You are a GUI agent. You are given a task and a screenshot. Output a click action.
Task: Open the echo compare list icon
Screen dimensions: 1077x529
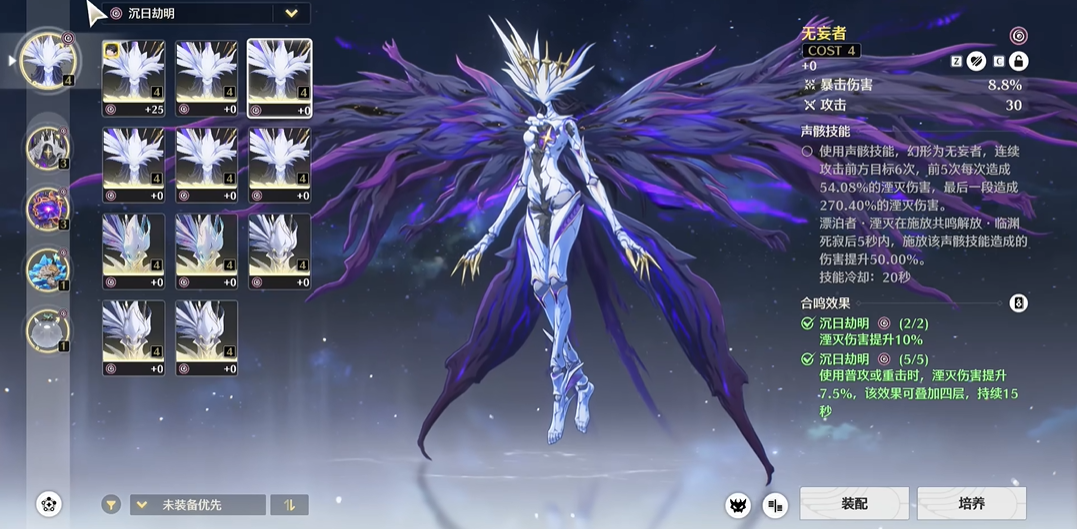tap(775, 505)
